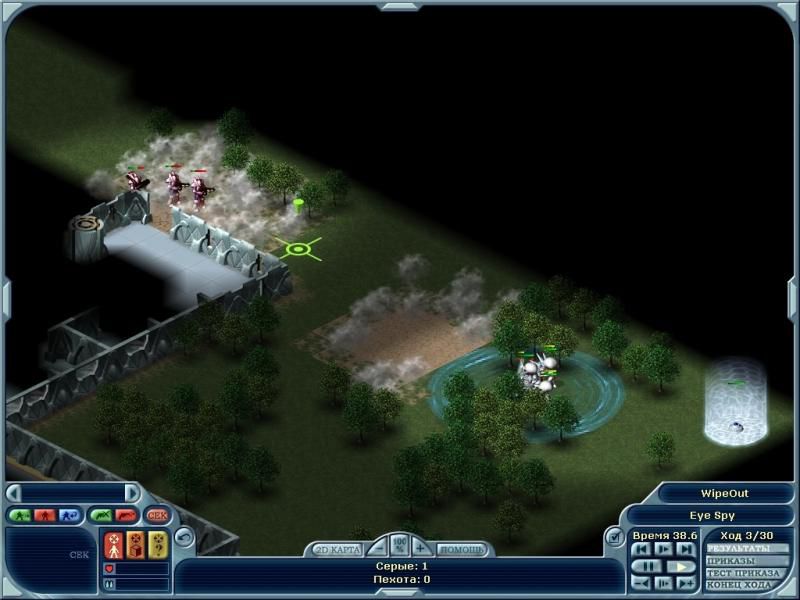Rewind the replay to the start
This screenshot has width=800, height=600.
(x=641, y=549)
